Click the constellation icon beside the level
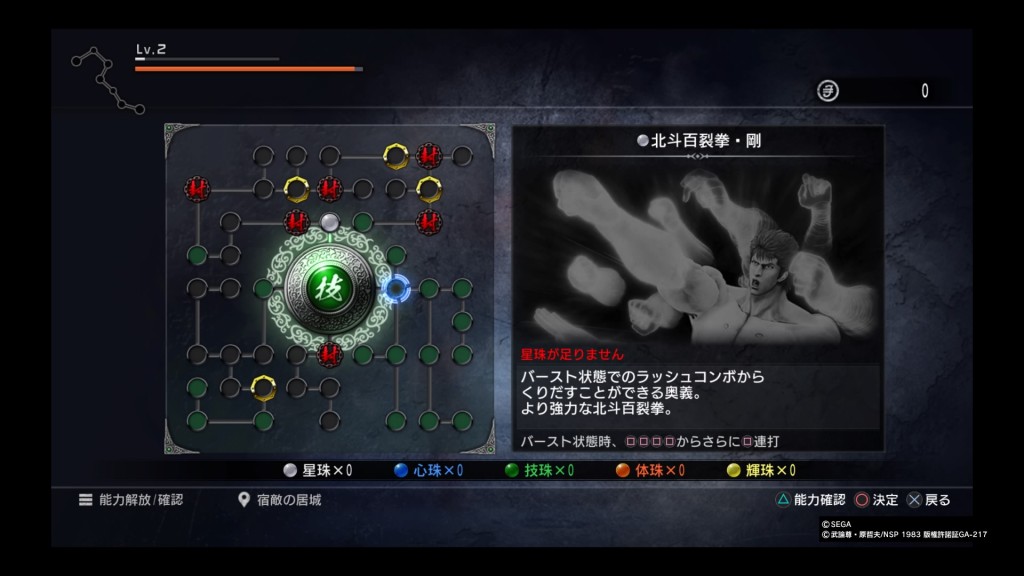1024x576 pixels. 104,78
